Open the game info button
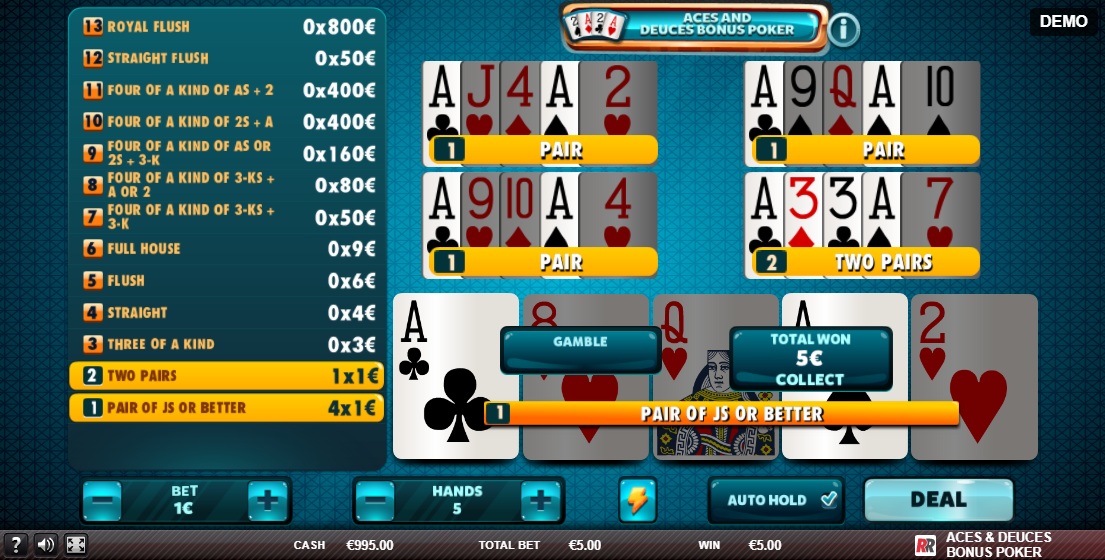The image size is (1105, 560). pos(843,30)
